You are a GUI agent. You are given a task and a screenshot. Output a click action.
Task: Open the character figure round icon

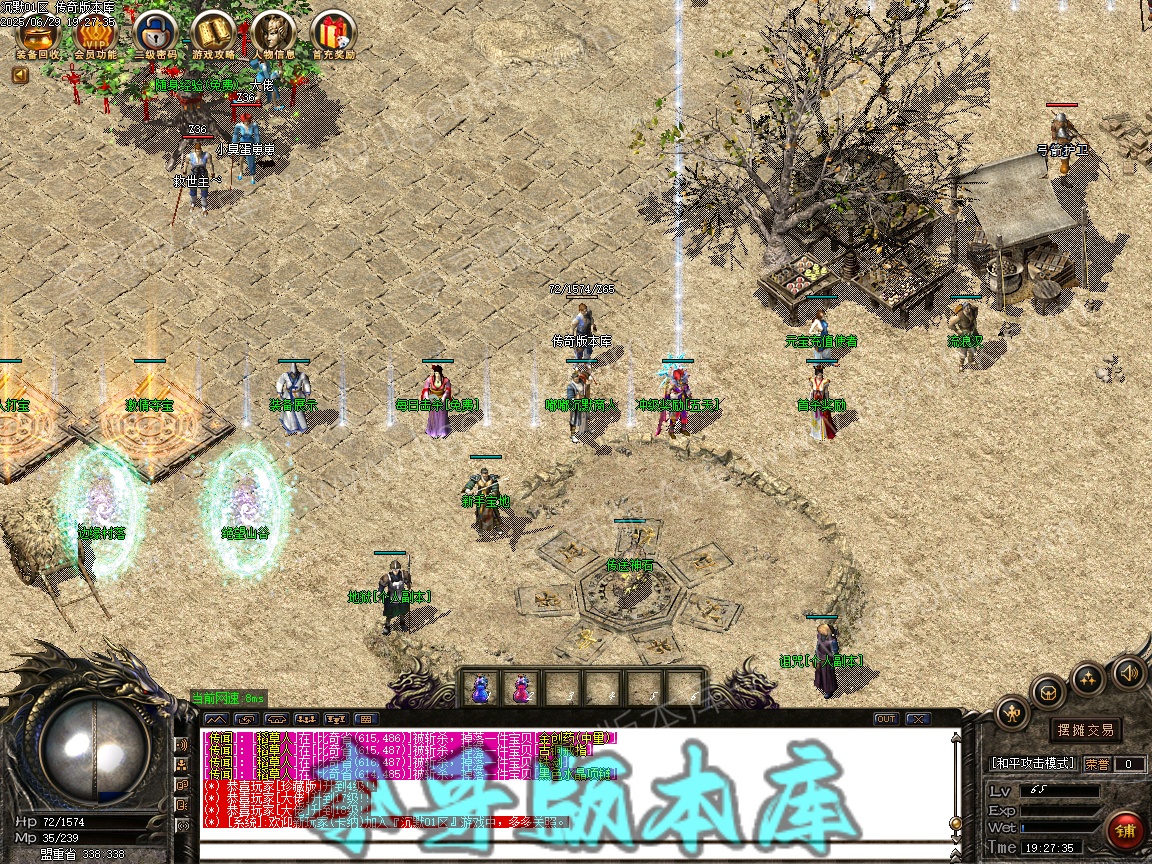[1013, 713]
